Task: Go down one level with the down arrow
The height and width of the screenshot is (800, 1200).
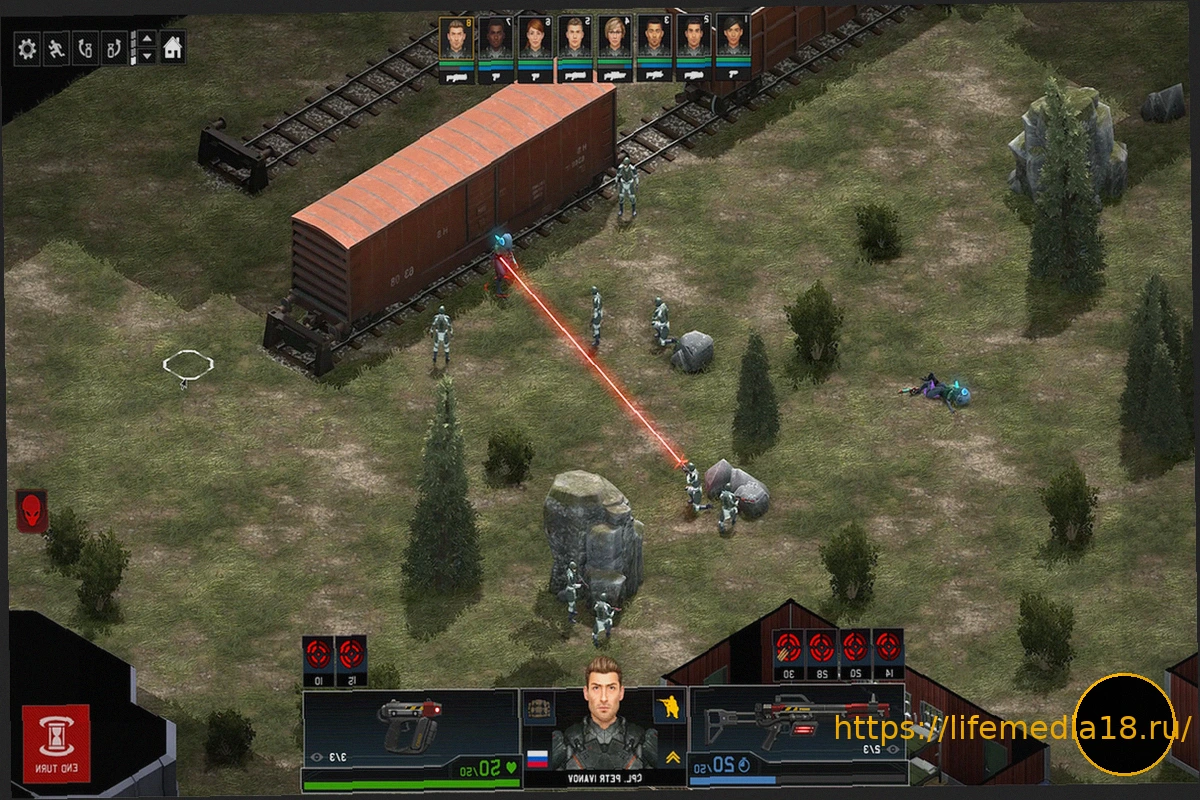Action: point(147,56)
